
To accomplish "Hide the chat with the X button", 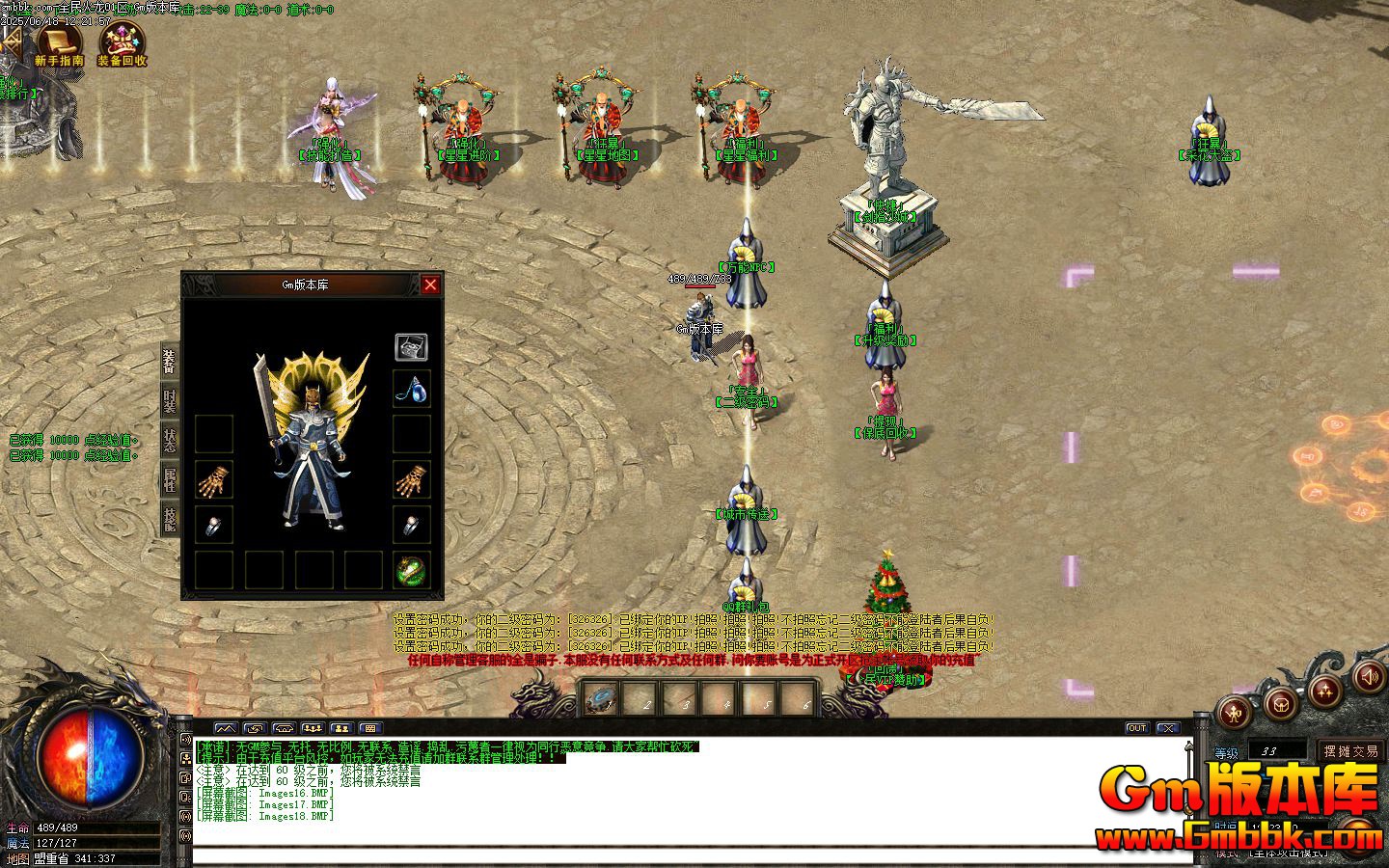I will point(1168,728).
